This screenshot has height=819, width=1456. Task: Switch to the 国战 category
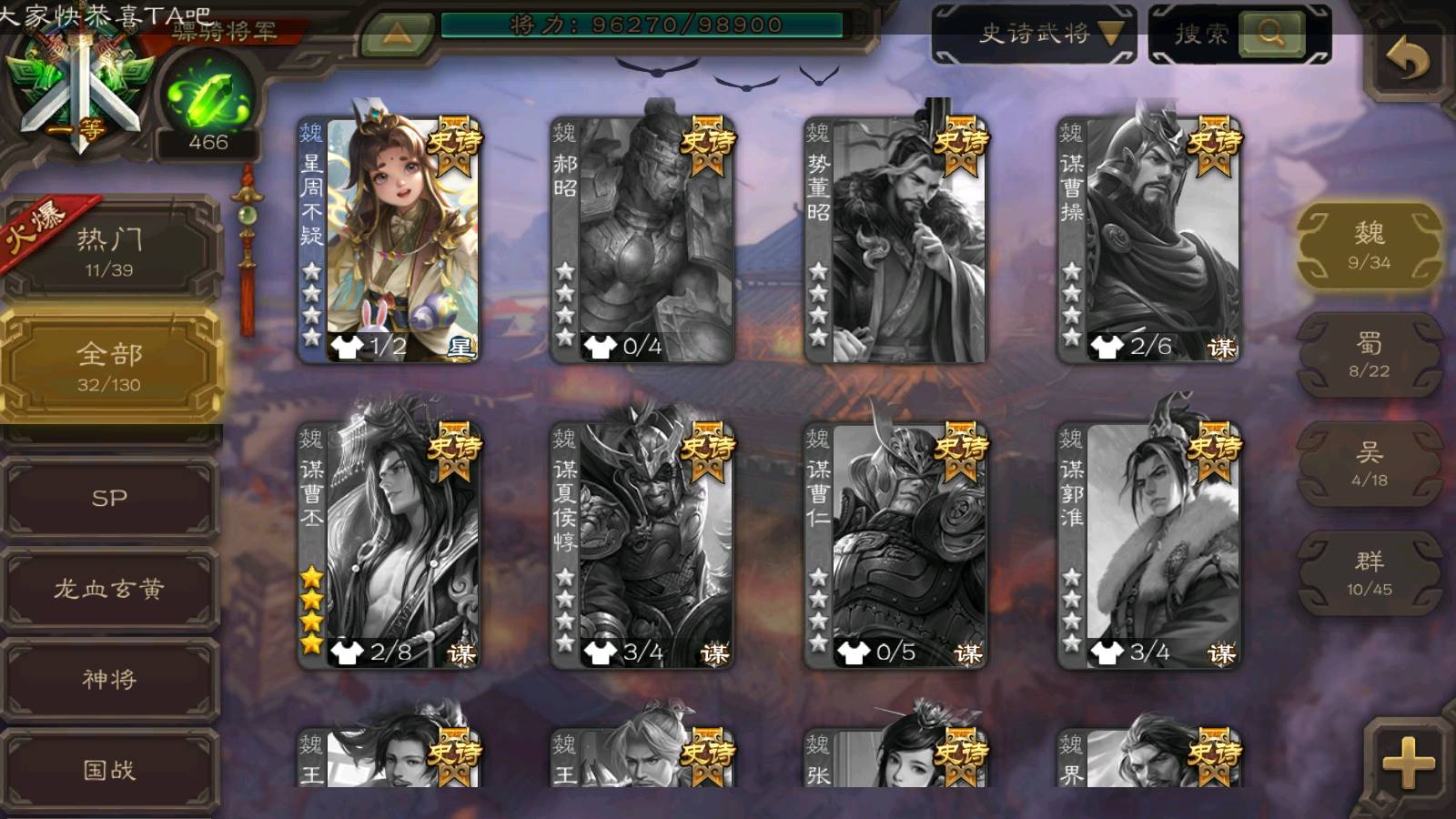[109, 770]
